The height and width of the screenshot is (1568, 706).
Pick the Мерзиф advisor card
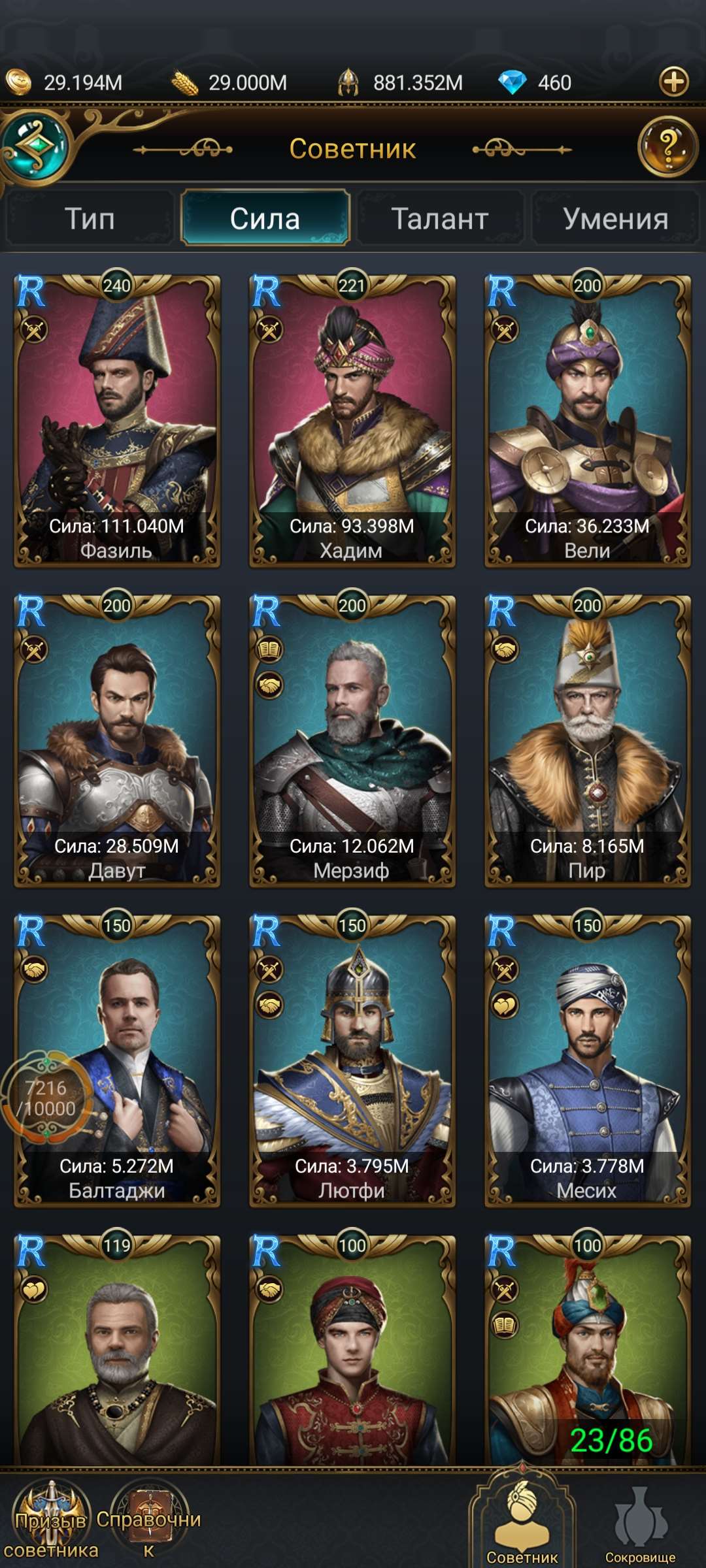352,742
